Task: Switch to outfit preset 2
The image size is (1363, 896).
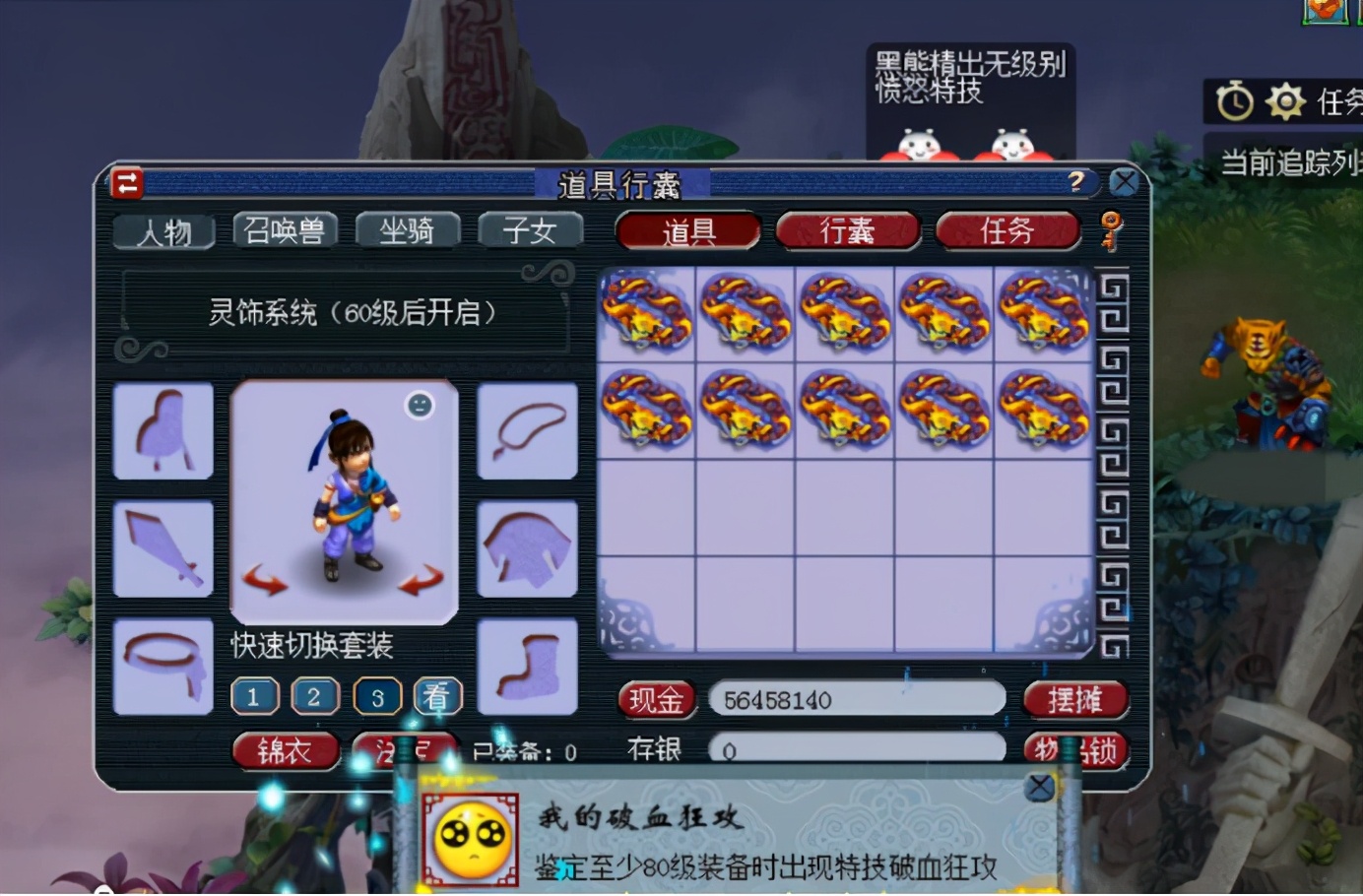Action: coord(315,695)
